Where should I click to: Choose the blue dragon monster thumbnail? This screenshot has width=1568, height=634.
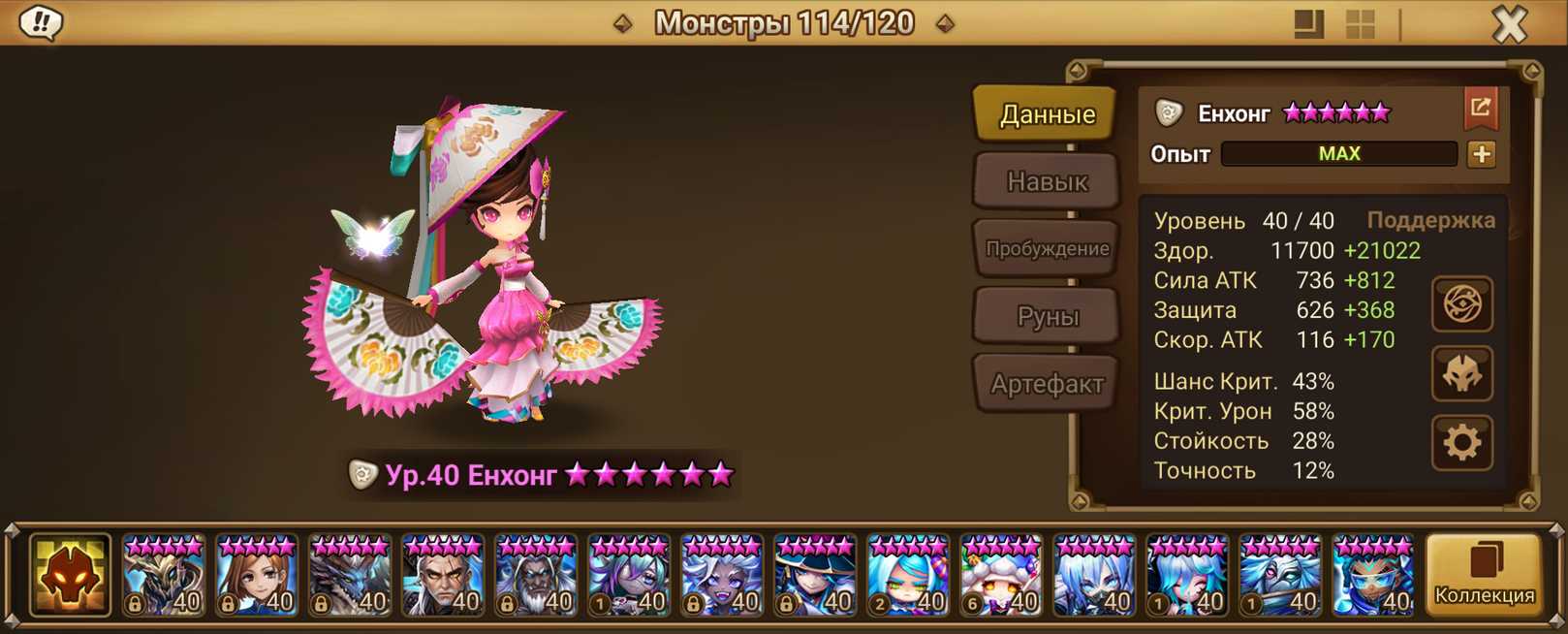tap(349, 576)
